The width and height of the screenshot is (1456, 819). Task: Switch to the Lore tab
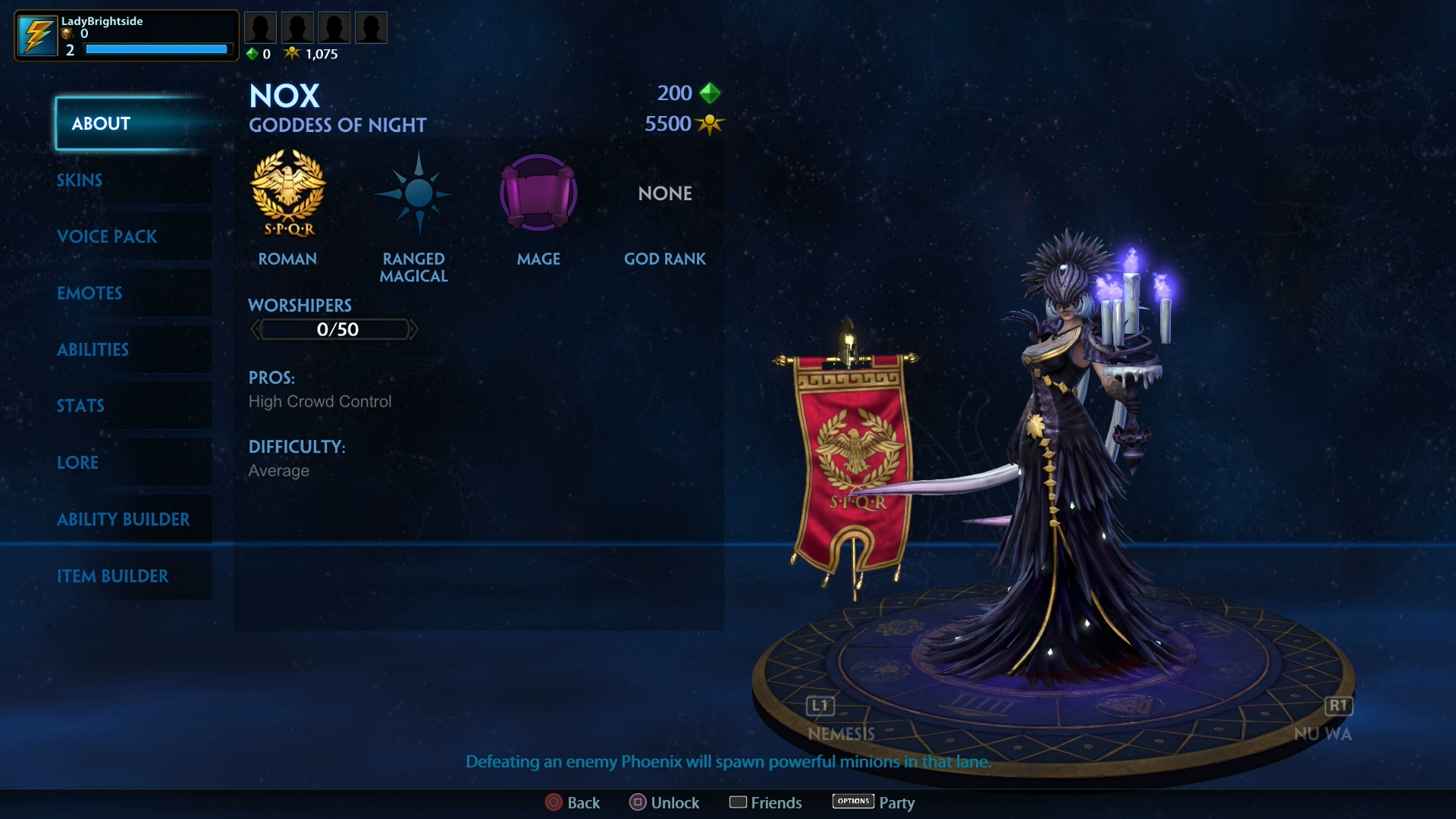pyautogui.click(x=78, y=463)
